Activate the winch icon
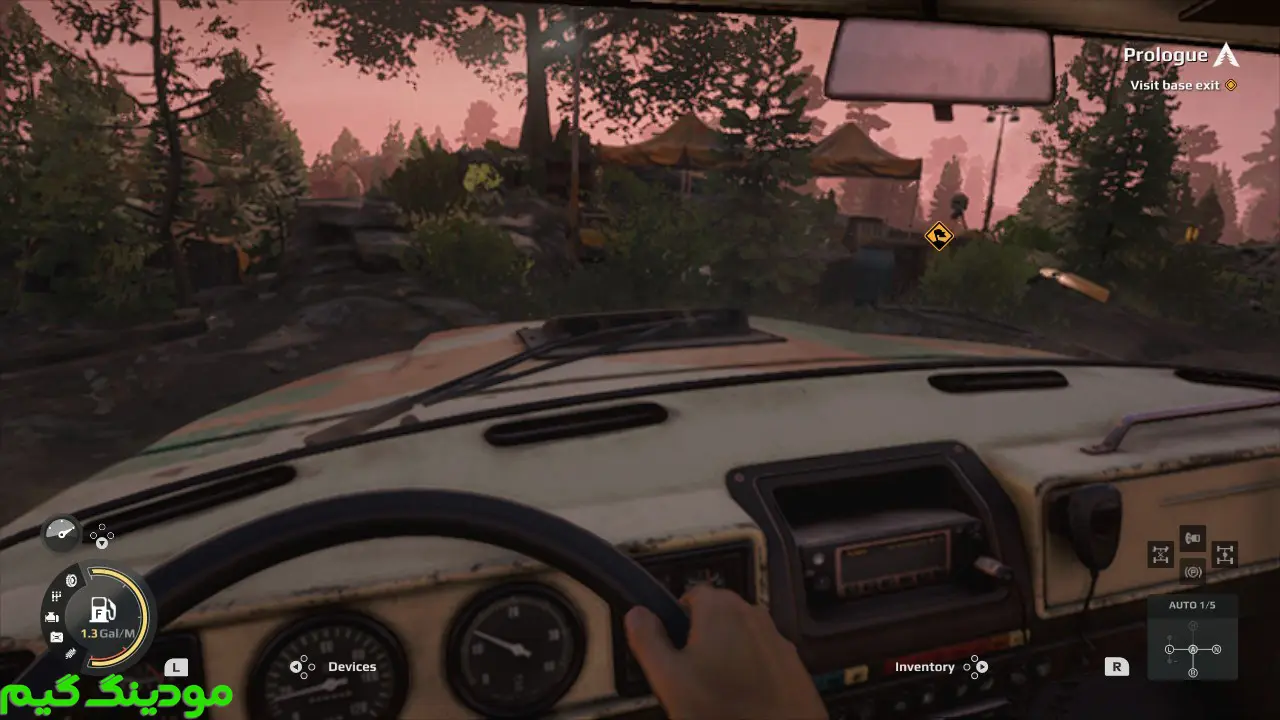The width and height of the screenshot is (1280, 720). (1192, 539)
